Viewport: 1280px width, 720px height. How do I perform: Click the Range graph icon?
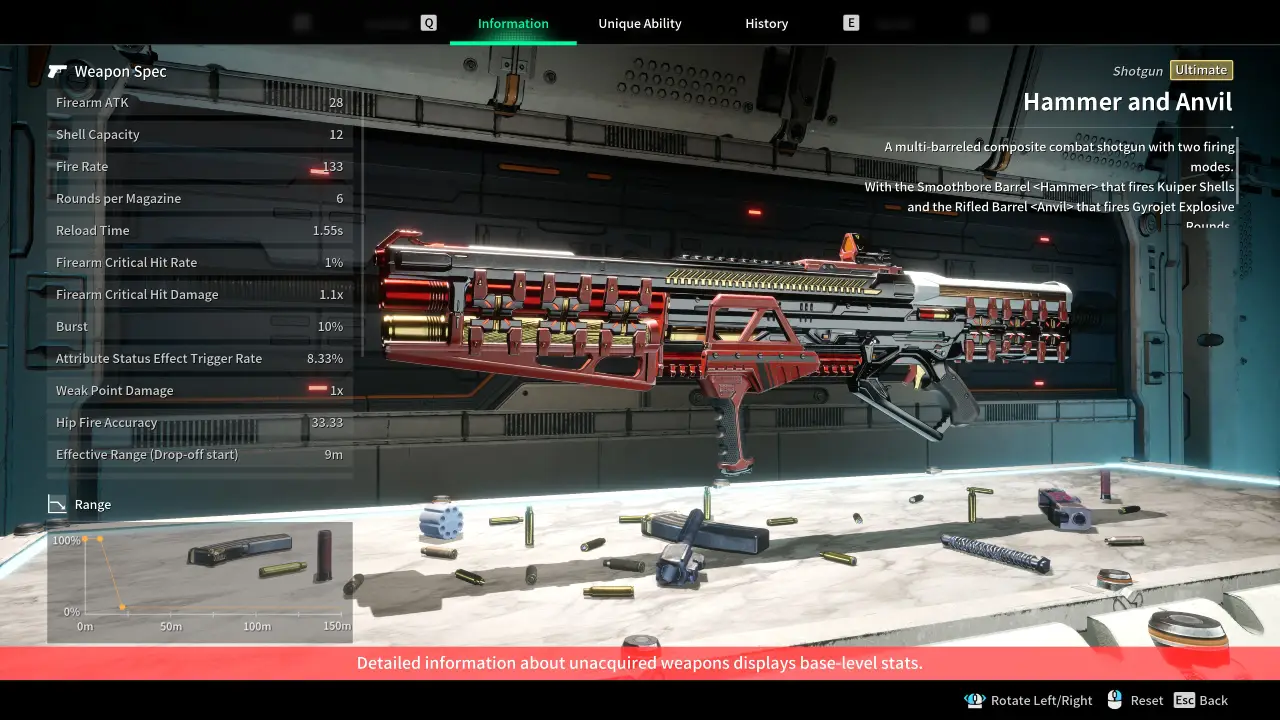click(57, 504)
